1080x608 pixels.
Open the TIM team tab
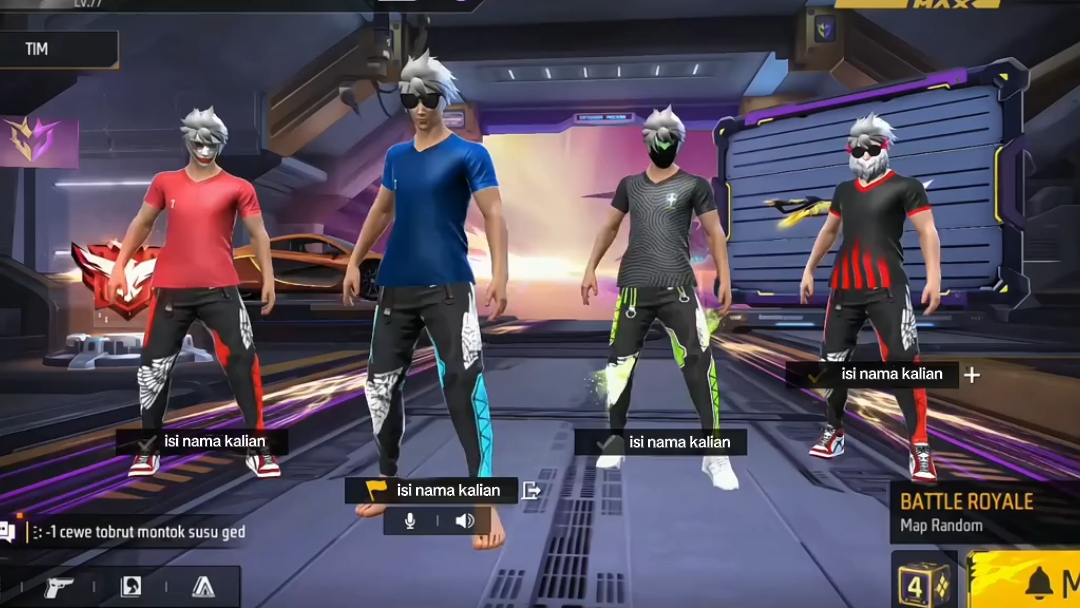pyautogui.click(x=58, y=49)
